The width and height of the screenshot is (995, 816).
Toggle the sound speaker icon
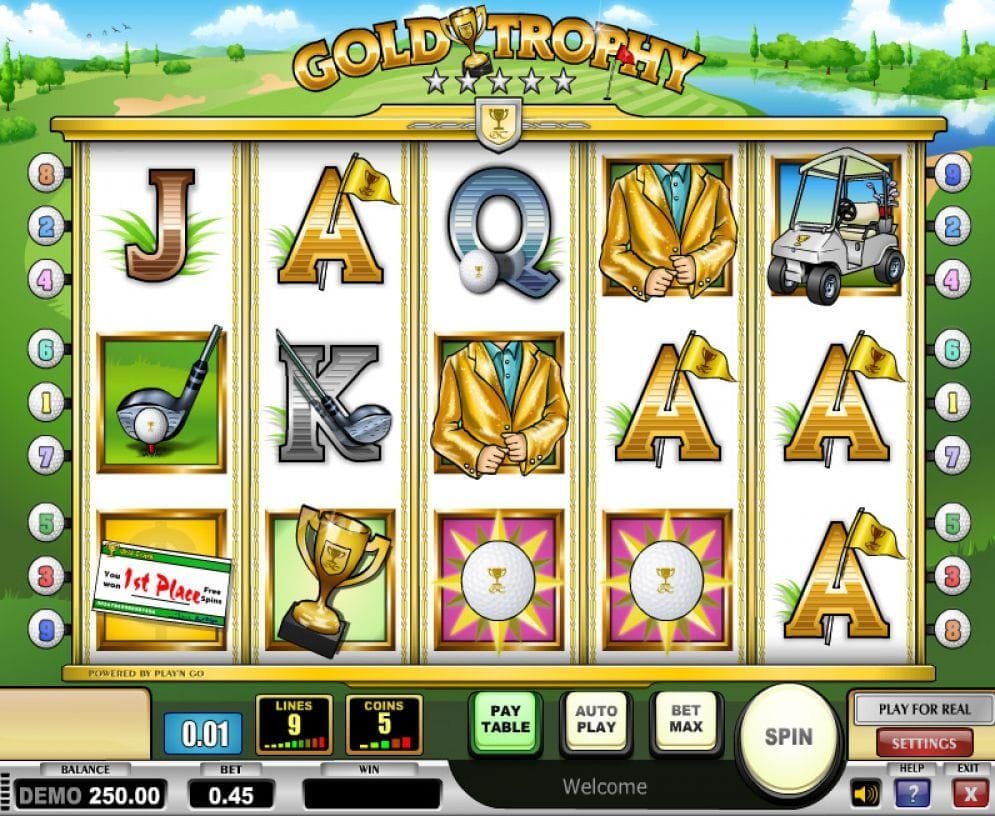pos(865,794)
